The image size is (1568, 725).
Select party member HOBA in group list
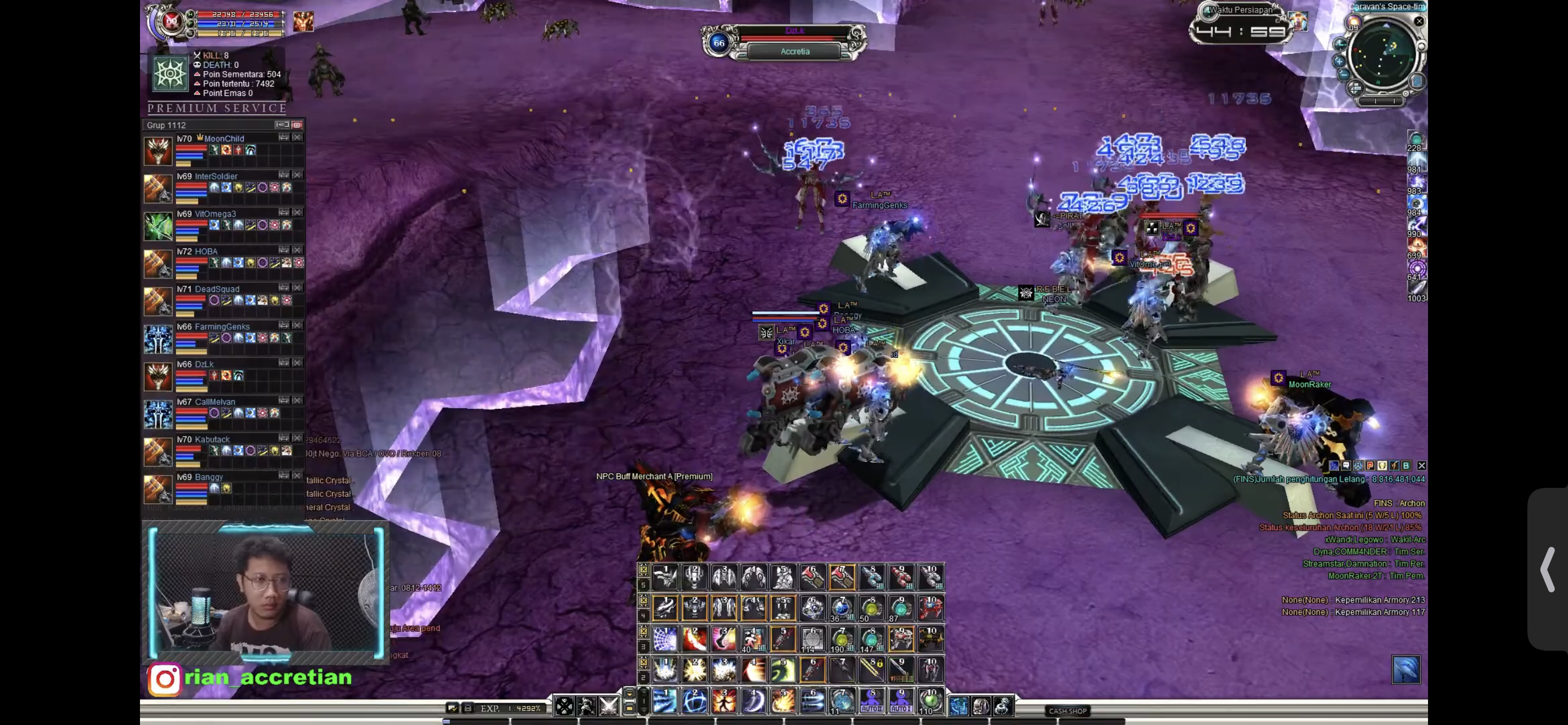(206, 251)
